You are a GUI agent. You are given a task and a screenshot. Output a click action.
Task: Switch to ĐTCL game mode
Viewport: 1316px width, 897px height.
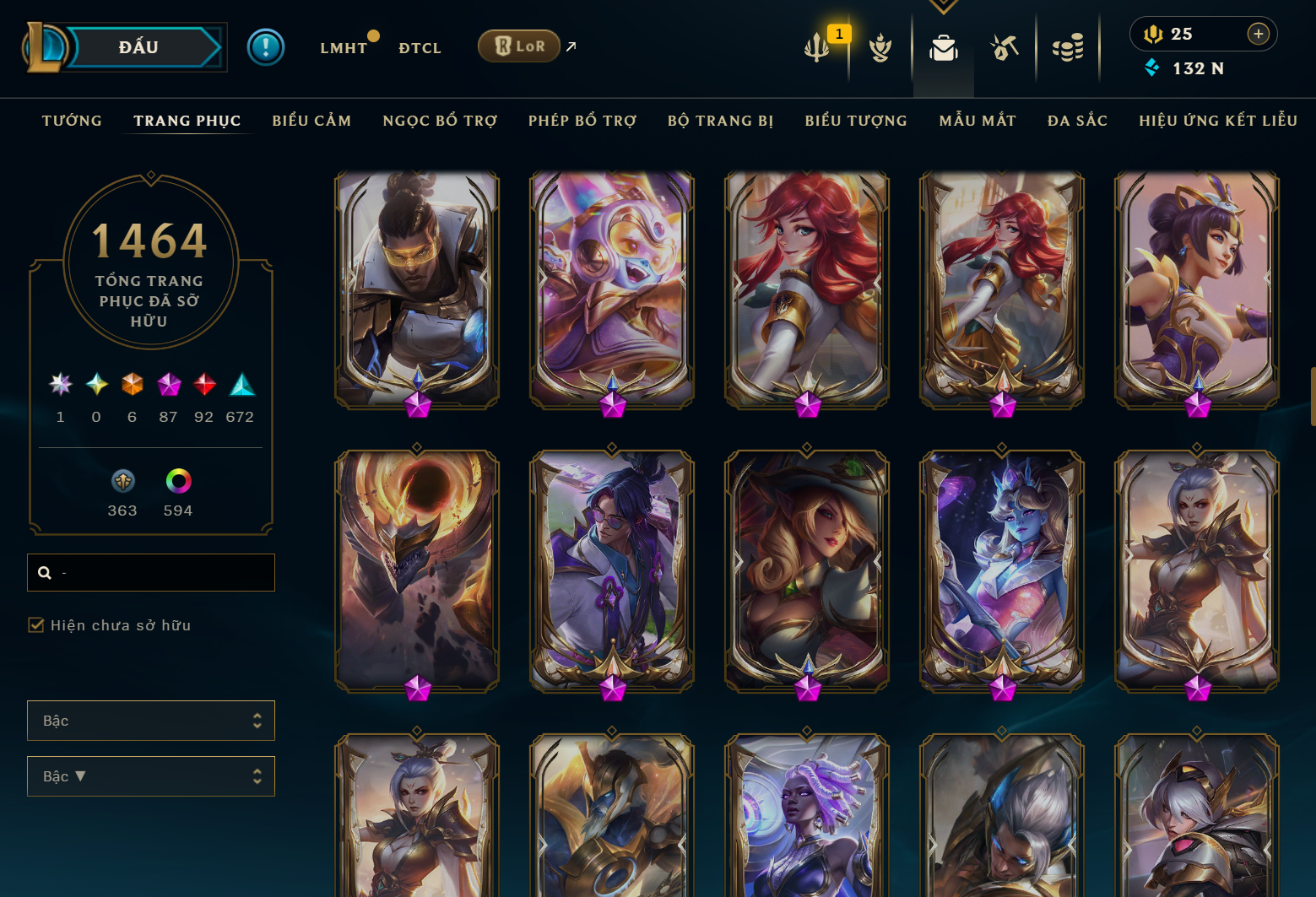click(420, 48)
